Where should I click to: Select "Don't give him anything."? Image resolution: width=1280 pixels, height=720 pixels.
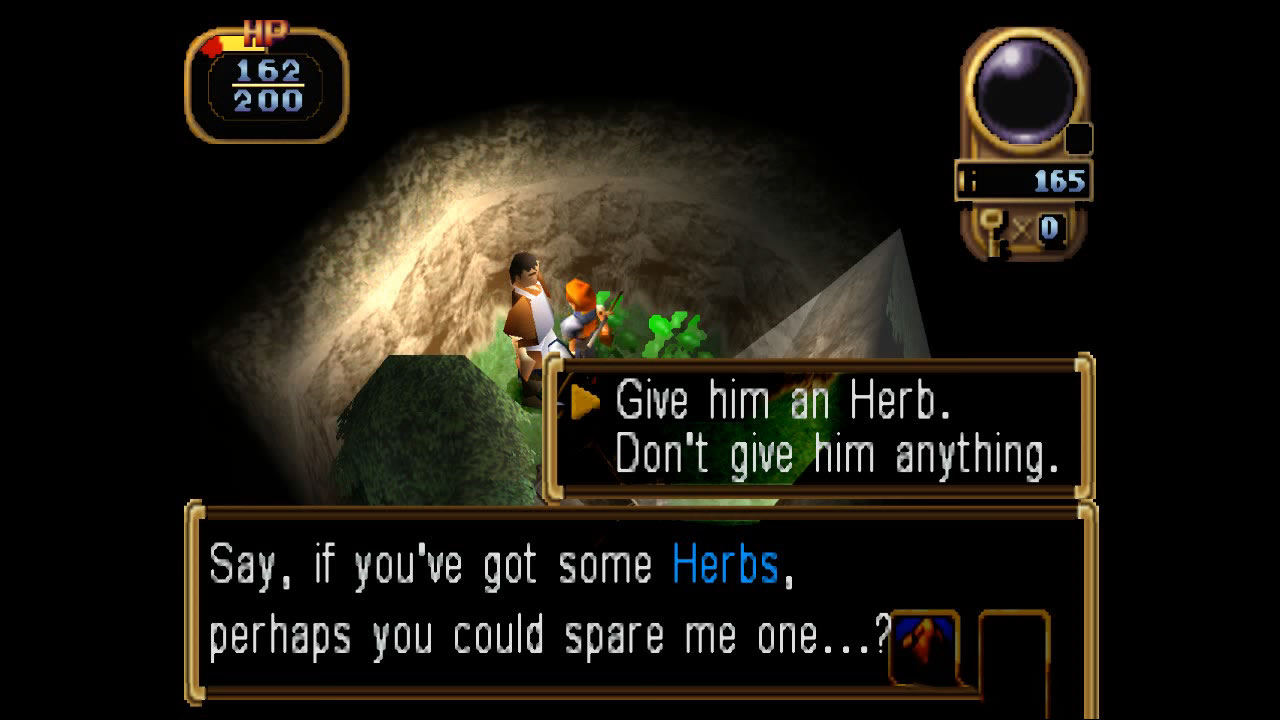(836, 455)
